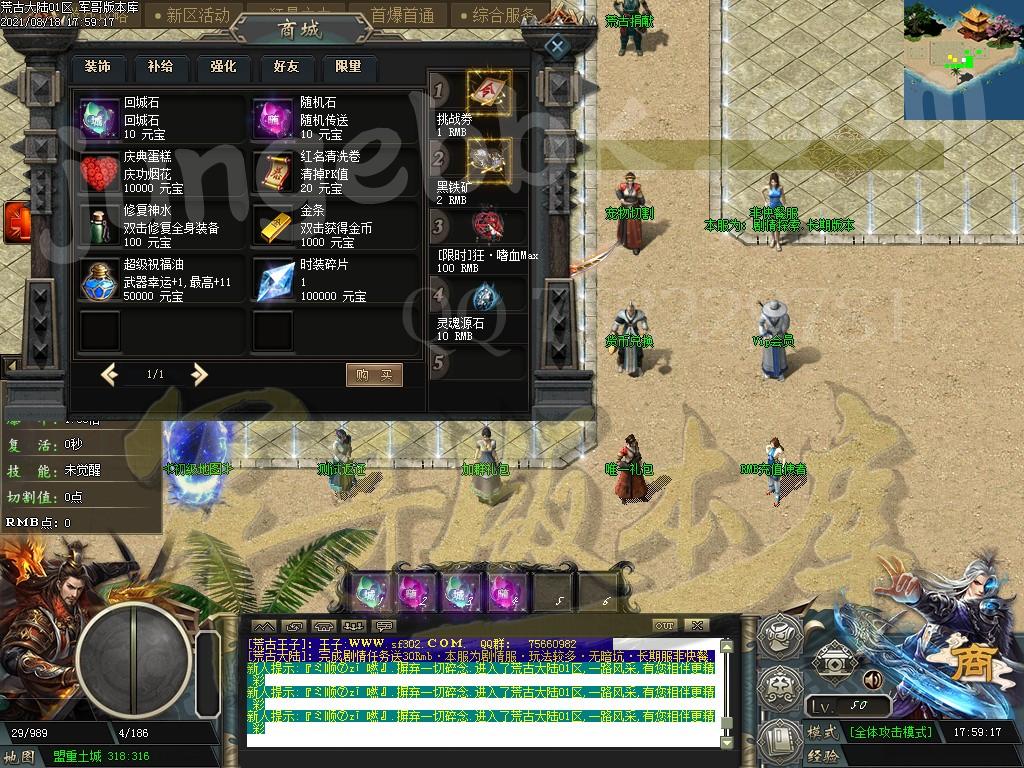Viewport: 1024px width, 768px height.
Task: Select the 庆典蛋糕 shop item
Action: pyautogui.click(x=100, y=173)
